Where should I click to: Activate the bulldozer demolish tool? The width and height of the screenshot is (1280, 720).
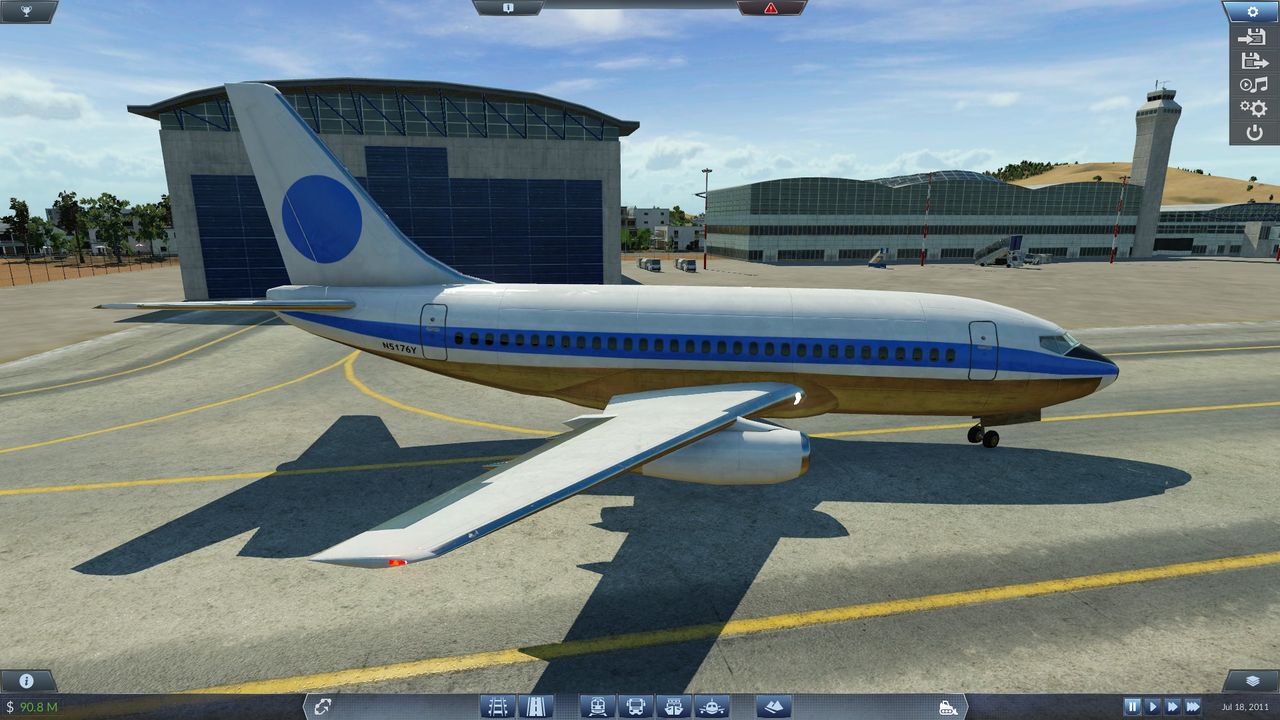click(948, 707)
